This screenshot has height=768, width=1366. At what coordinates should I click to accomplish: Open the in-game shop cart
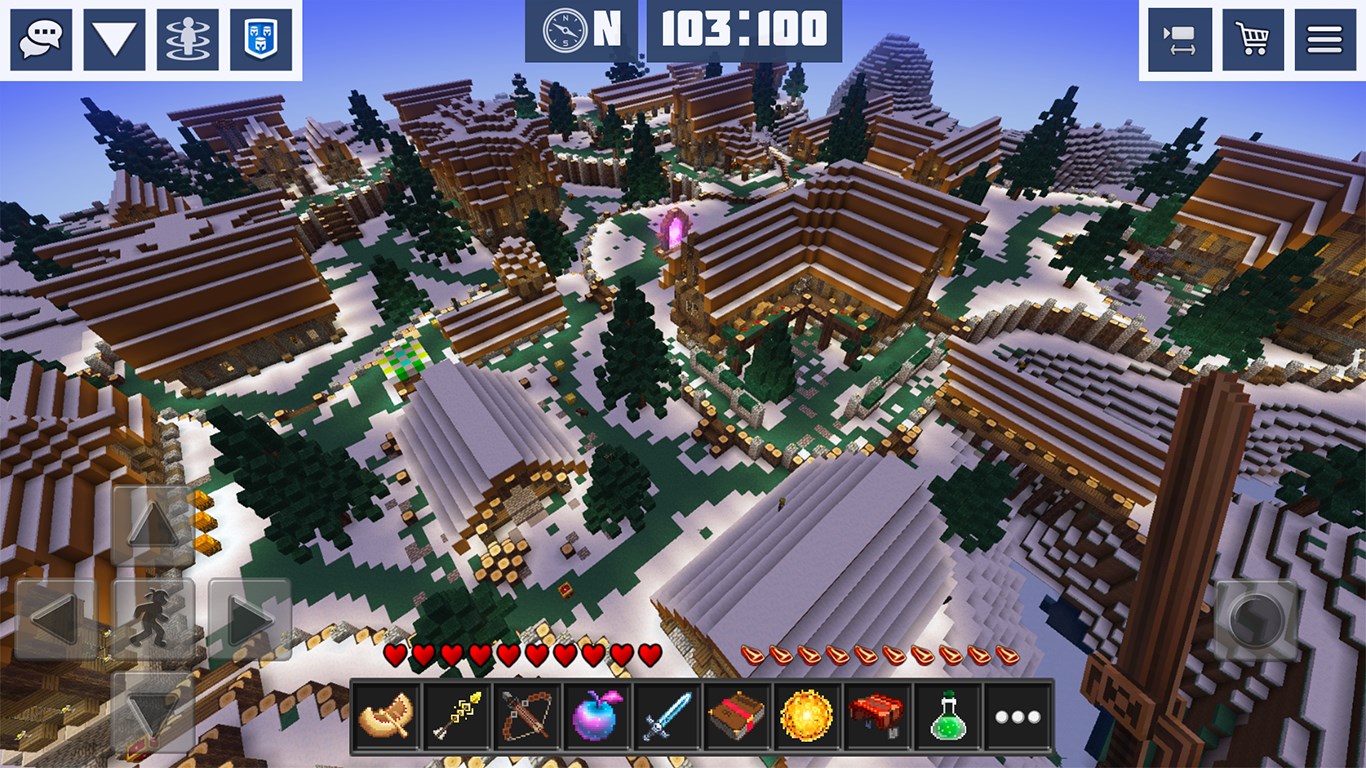(1251, 39)
